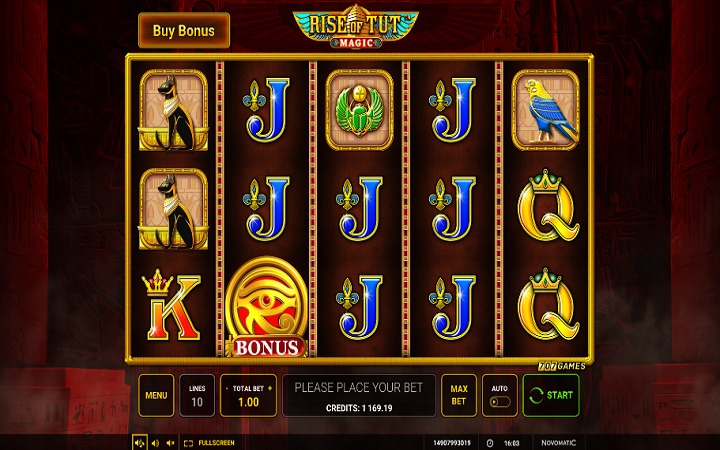This screenshot has width=720, height=450.
Task: Mute the game sound
Action: [170, 441]
